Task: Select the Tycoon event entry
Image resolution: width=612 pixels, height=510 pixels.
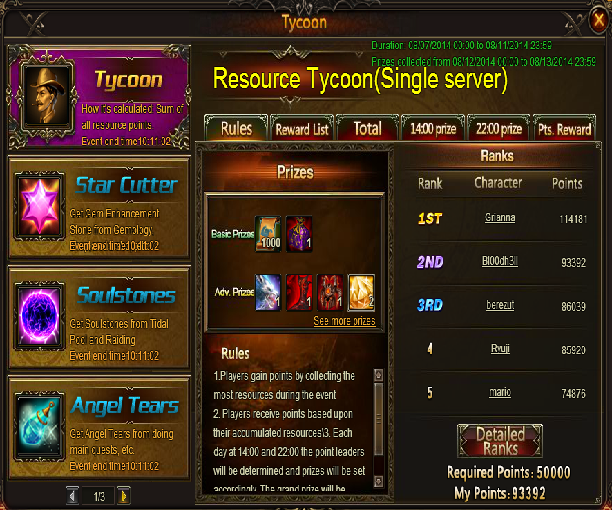Action: pyautogui.click(x=99, y=99)
